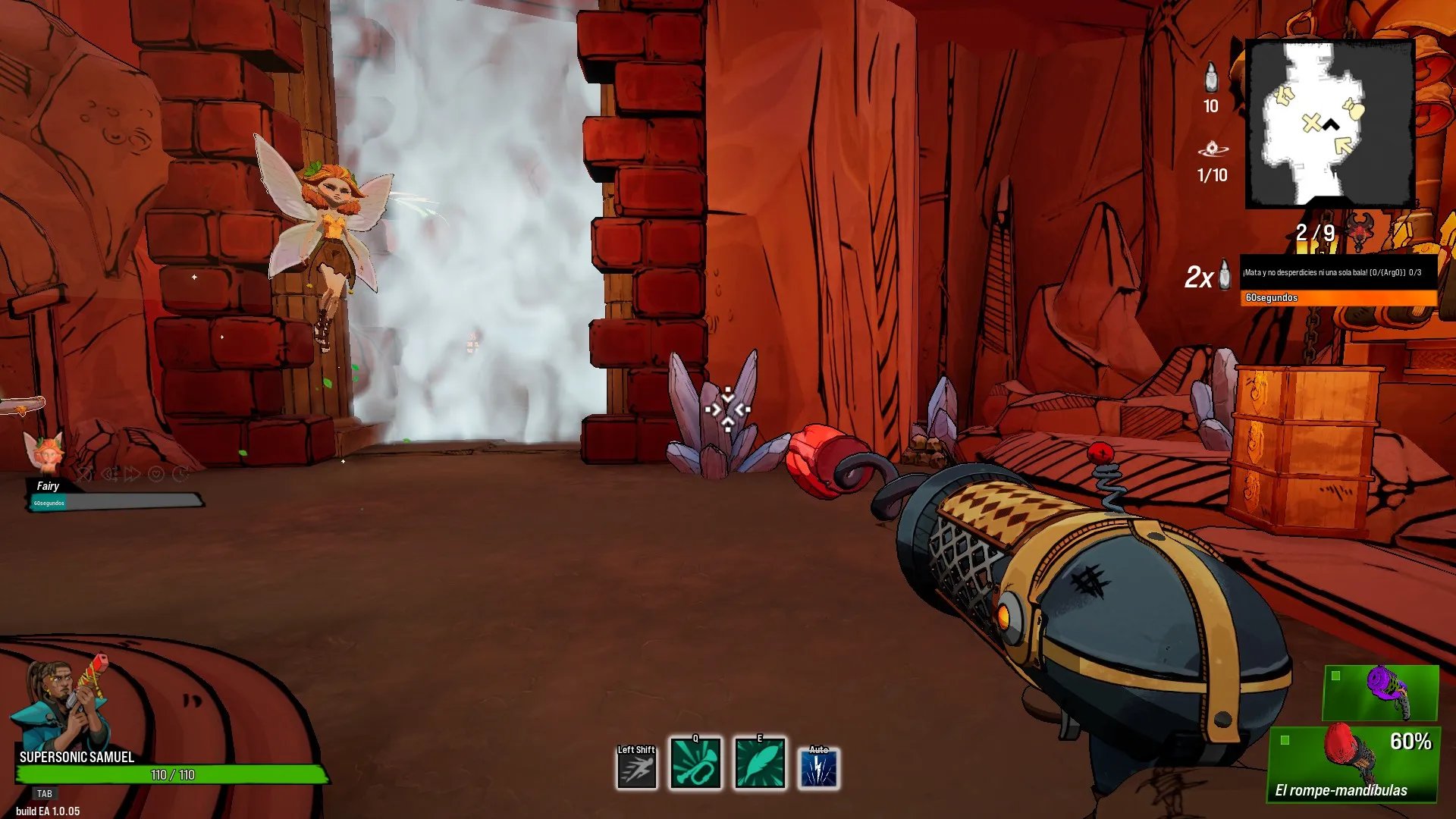Open the kill challenge objective tracker
This screenshot has width=1456, height=819.
[x=1338, y=281]
